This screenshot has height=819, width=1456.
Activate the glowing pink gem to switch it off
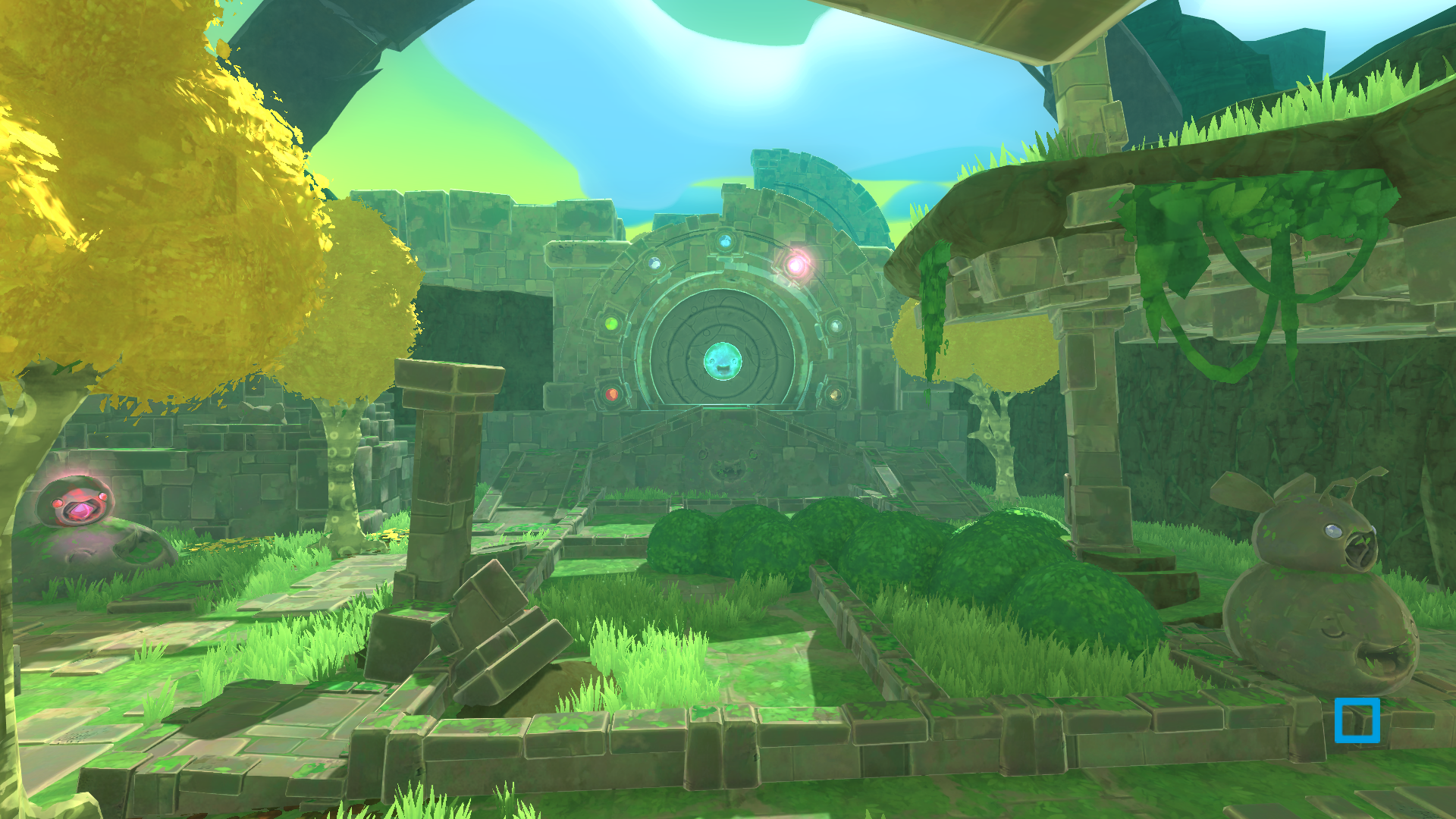(x=796, y=265)
